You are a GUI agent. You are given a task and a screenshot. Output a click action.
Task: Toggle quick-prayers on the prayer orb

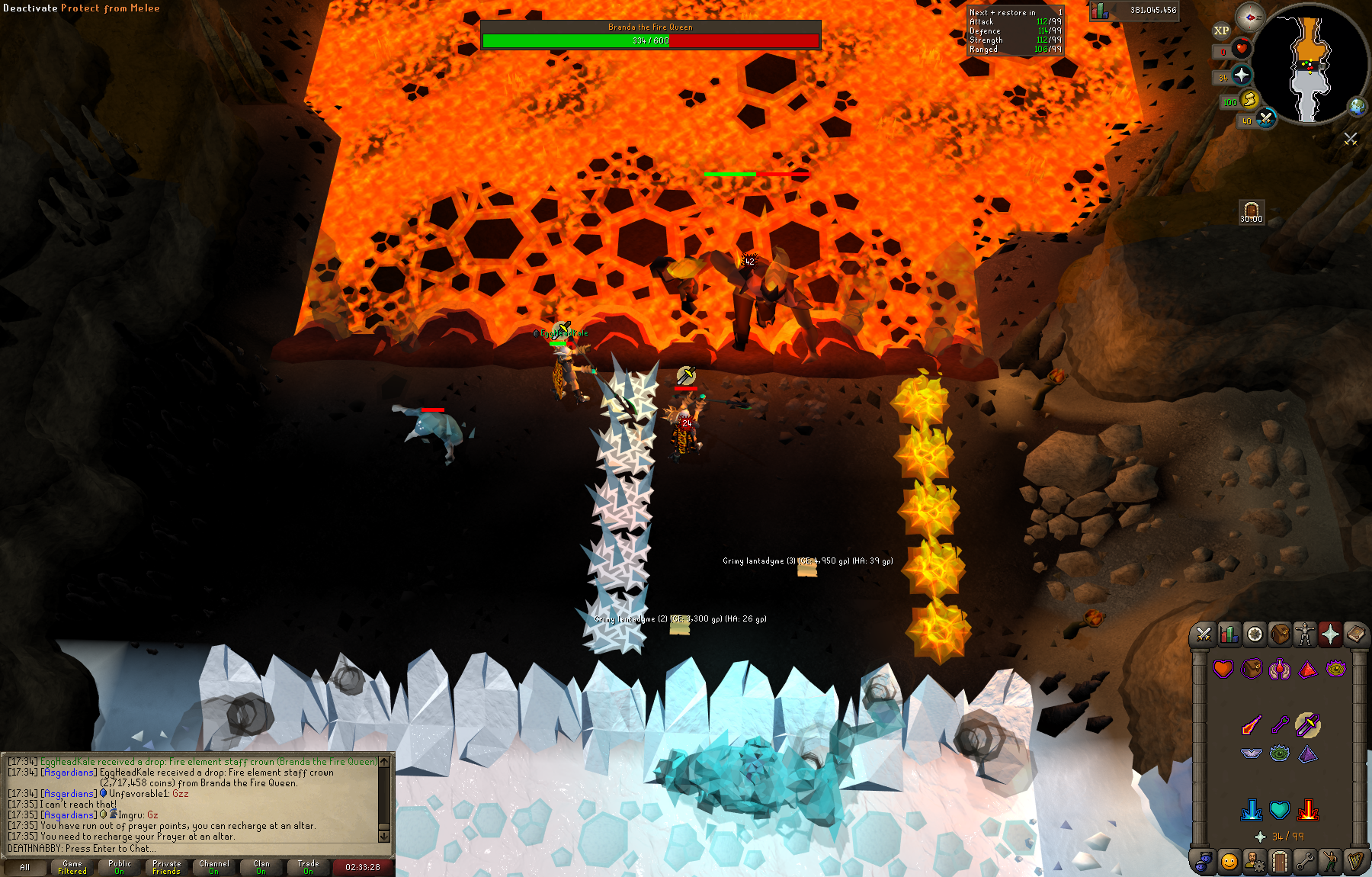[1242, 75]
